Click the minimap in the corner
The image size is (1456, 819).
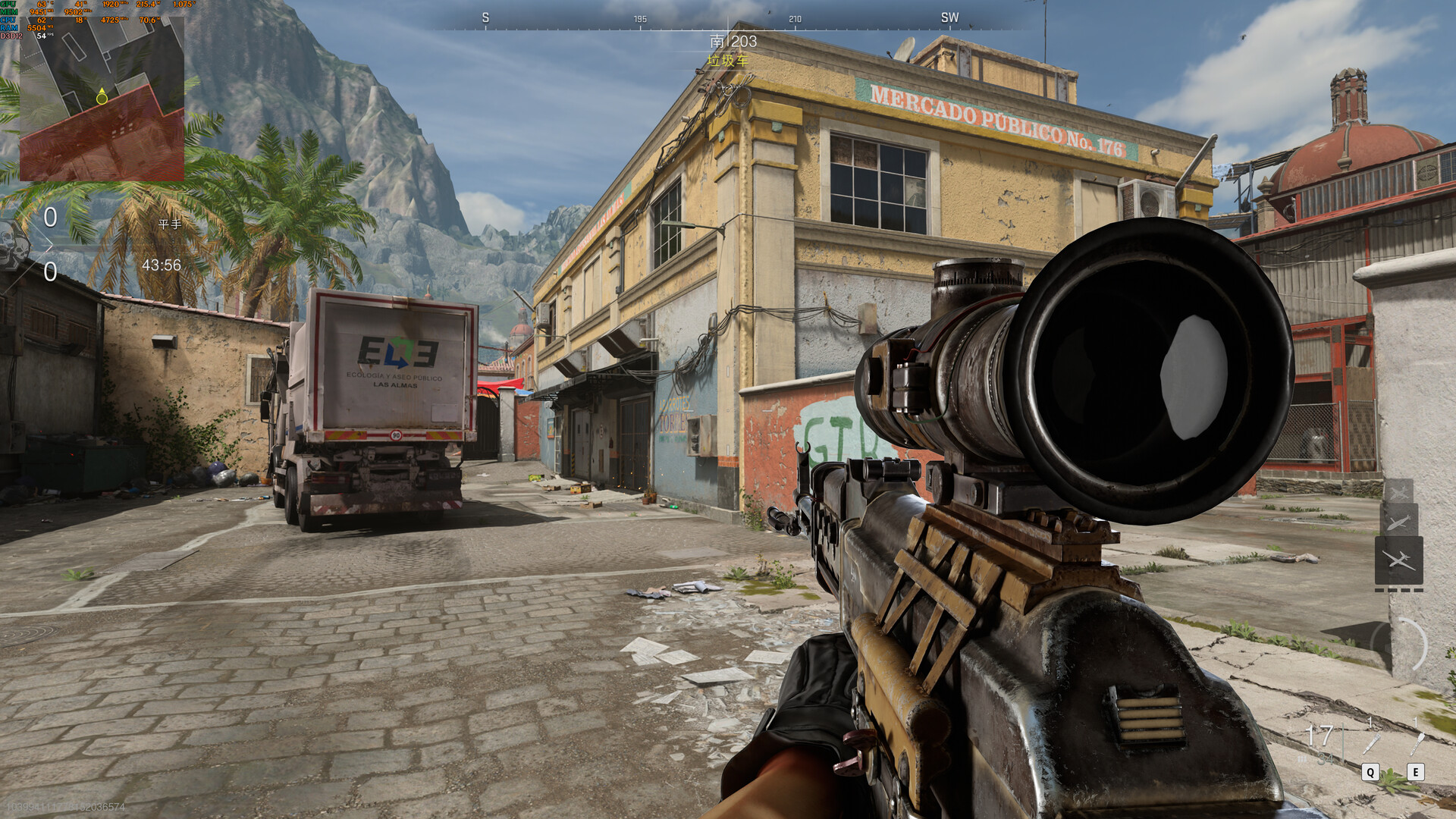[102, 99]
